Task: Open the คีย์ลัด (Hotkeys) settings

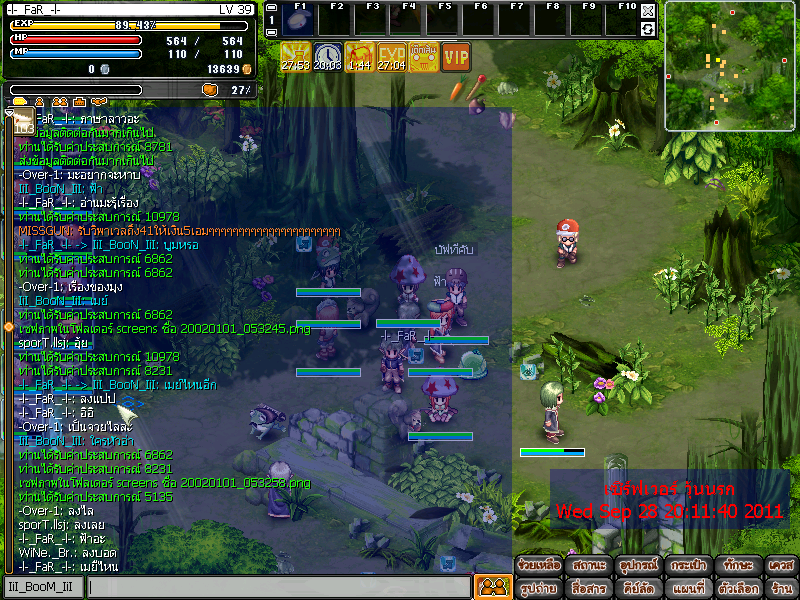Action: pos(636,588)
